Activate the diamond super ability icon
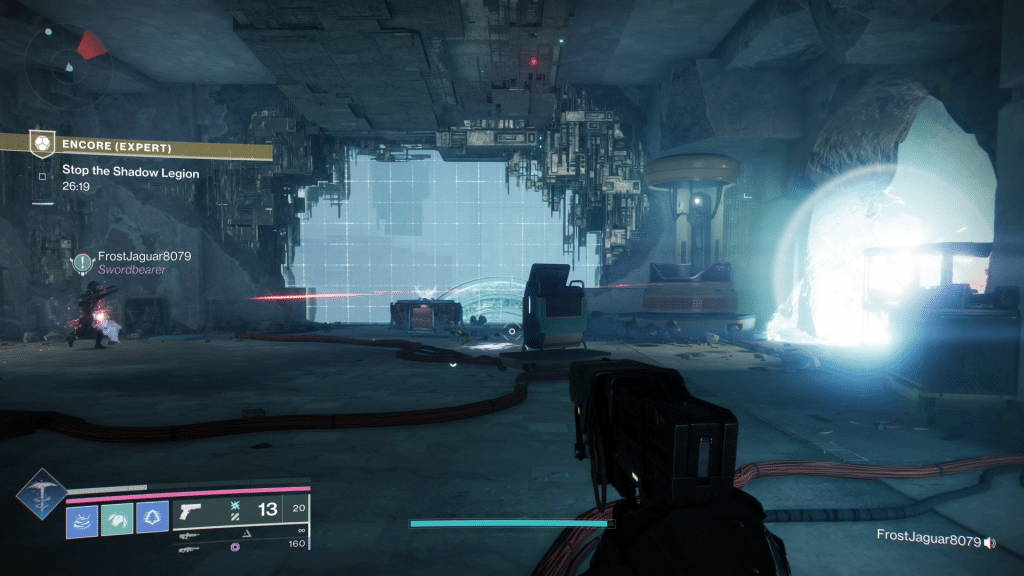 click(42, 491)
